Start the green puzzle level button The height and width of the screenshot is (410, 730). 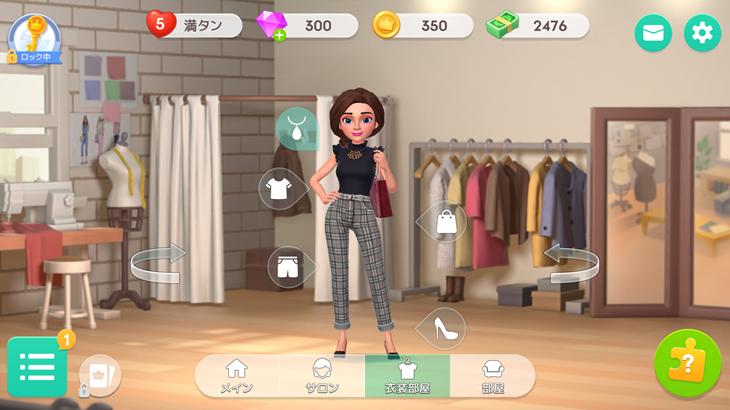click(687, 364)
